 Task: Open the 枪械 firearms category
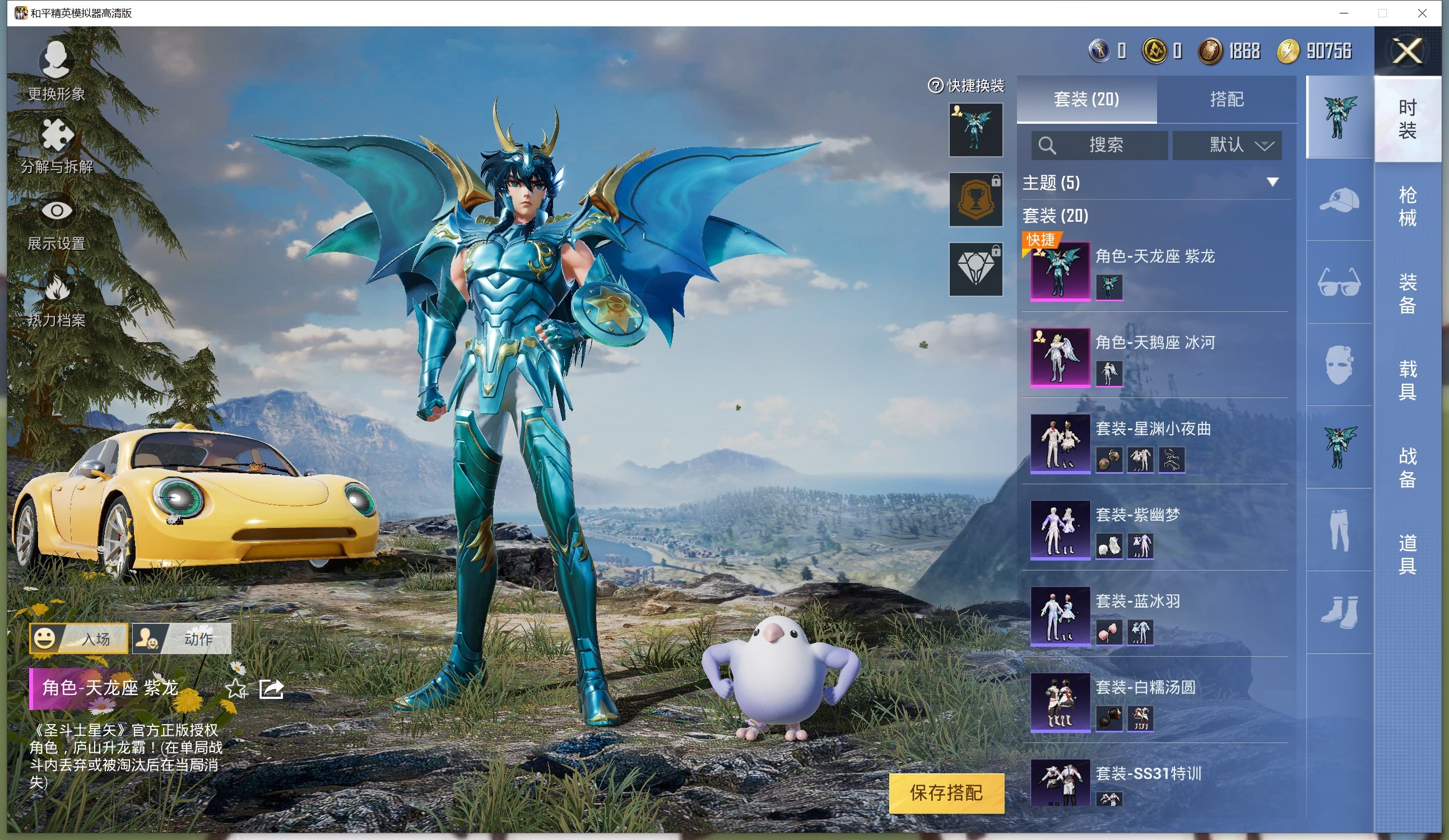point(1406,206)
